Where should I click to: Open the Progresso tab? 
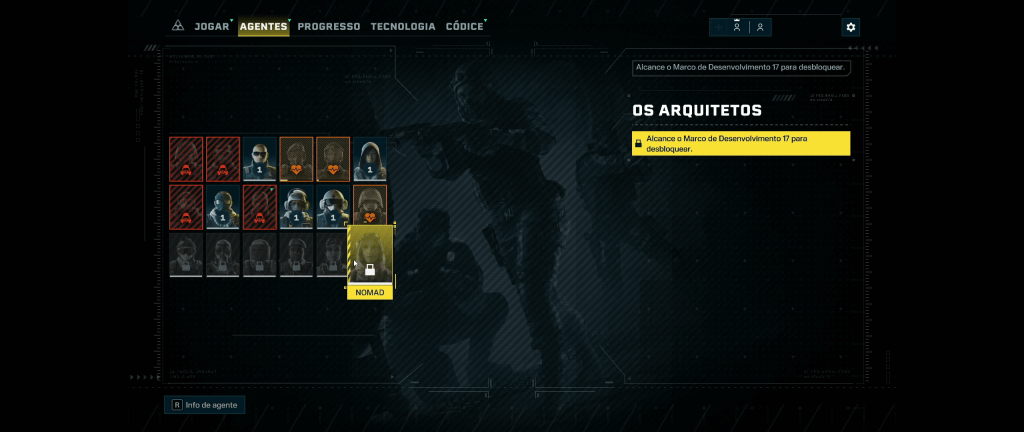click(x=329, y=27)
